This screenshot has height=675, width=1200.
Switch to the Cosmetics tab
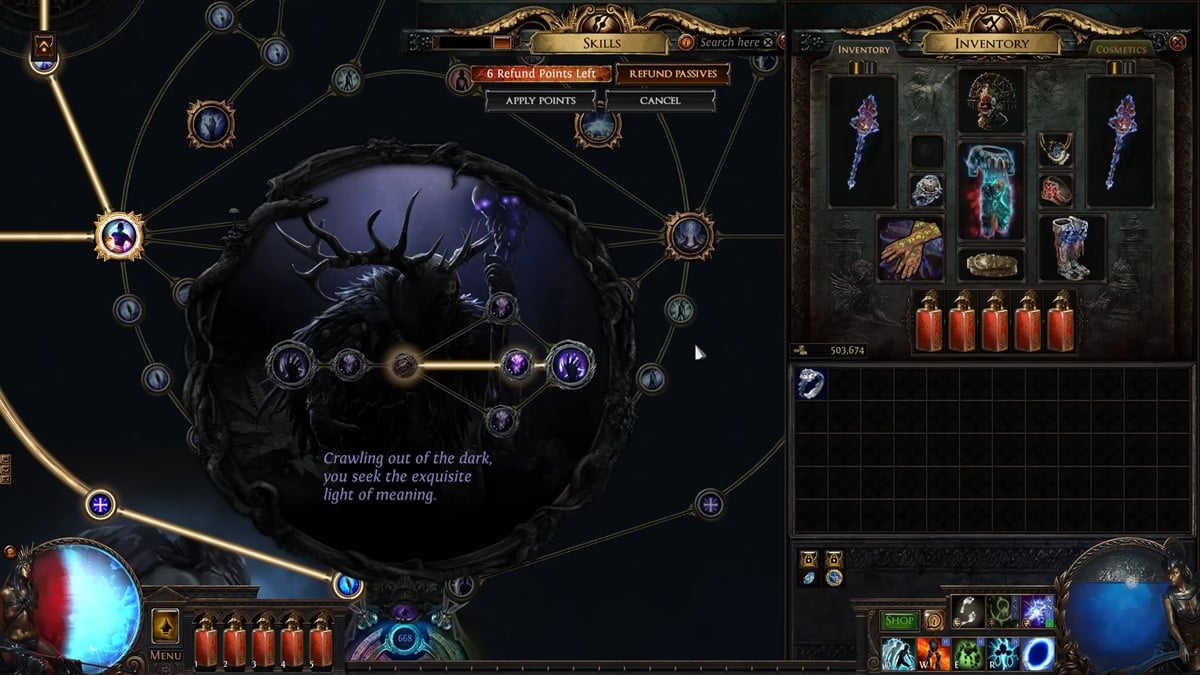point(1119,49)
